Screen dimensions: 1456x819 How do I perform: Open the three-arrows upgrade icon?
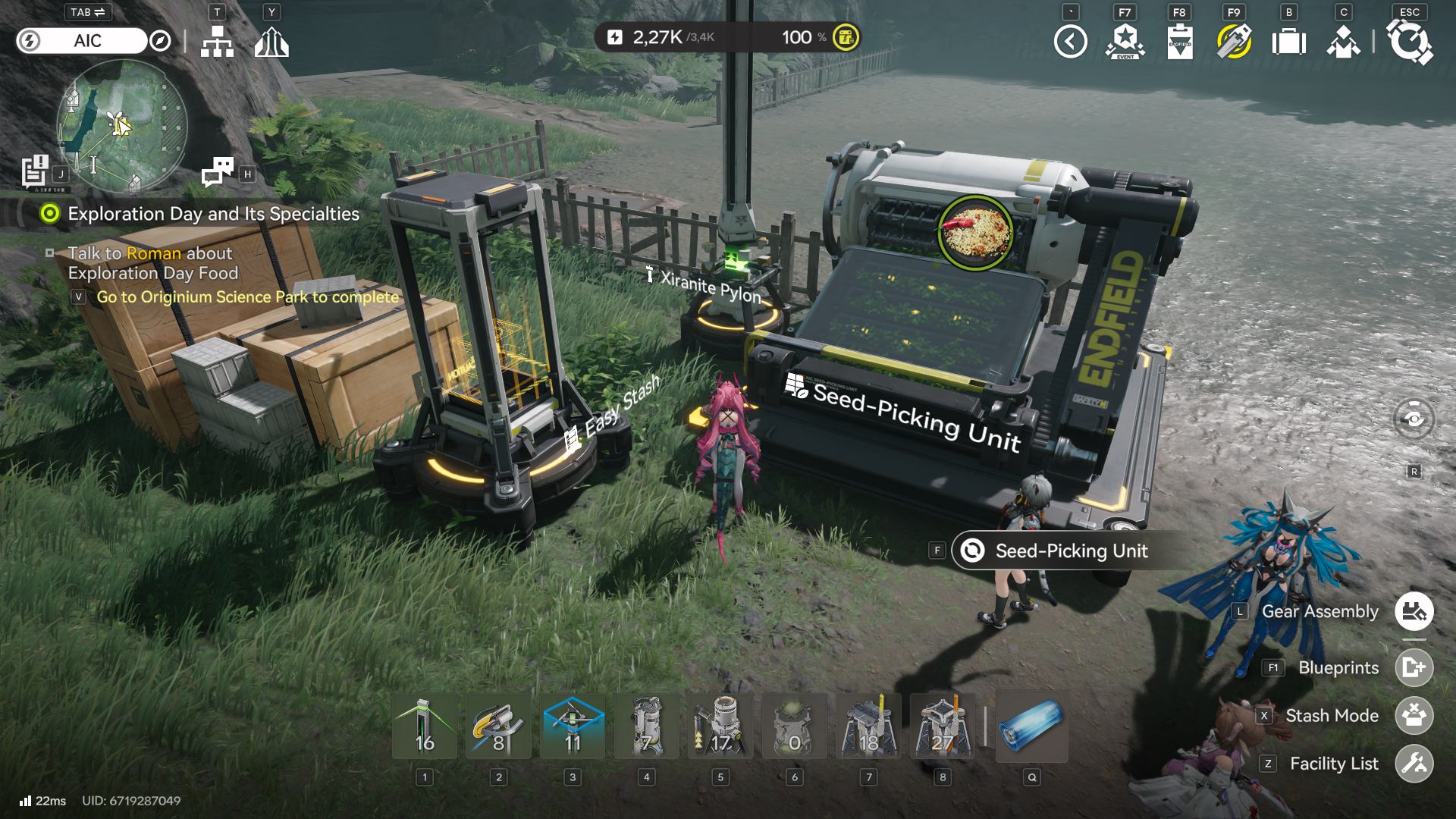tap(271, 42)
